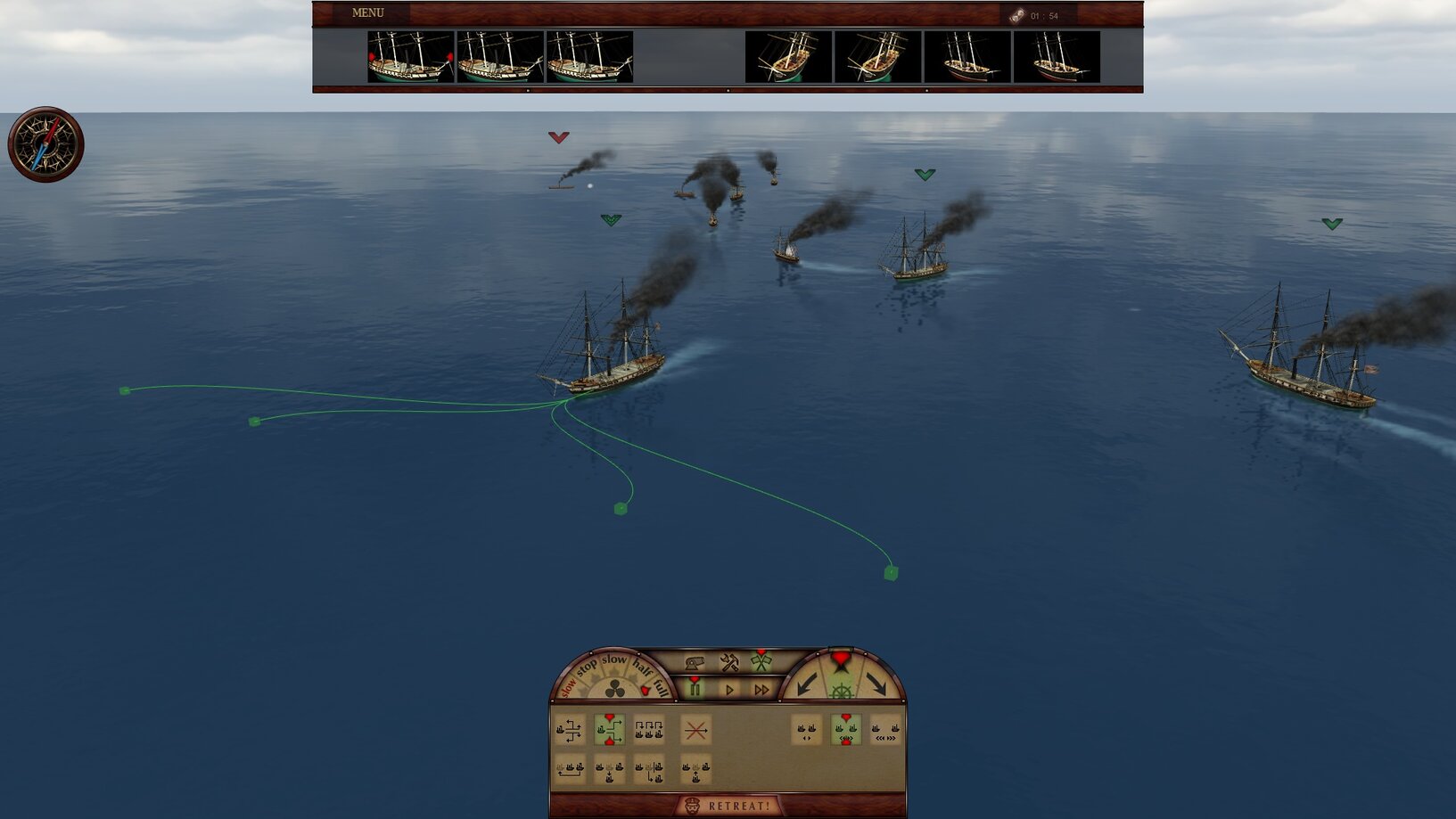Set engine speed to full
The height and width of the screenshot is (819, 1456).
click(x=661, y=686)
